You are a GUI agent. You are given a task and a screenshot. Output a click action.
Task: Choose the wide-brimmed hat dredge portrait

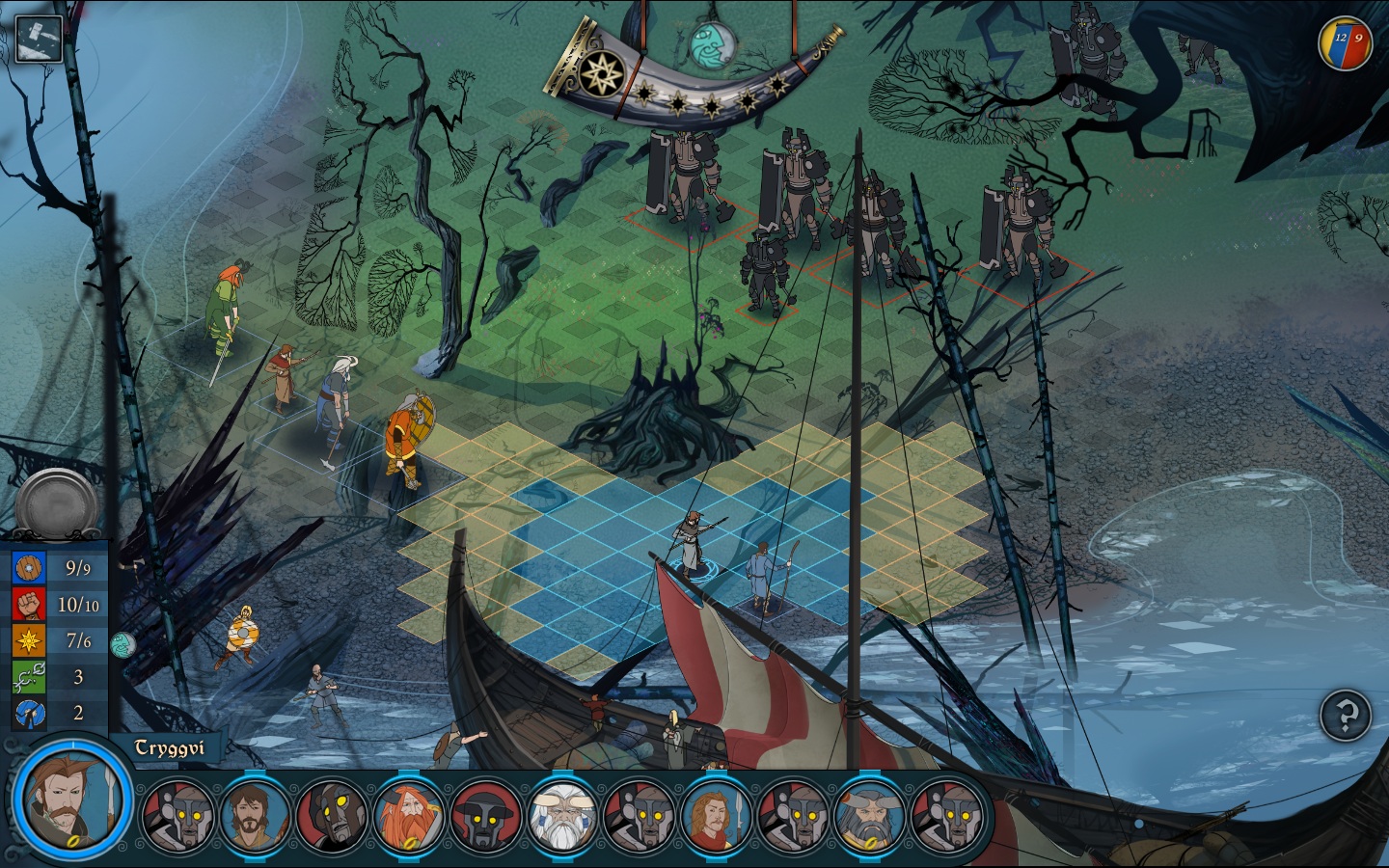tap(485, 816)
